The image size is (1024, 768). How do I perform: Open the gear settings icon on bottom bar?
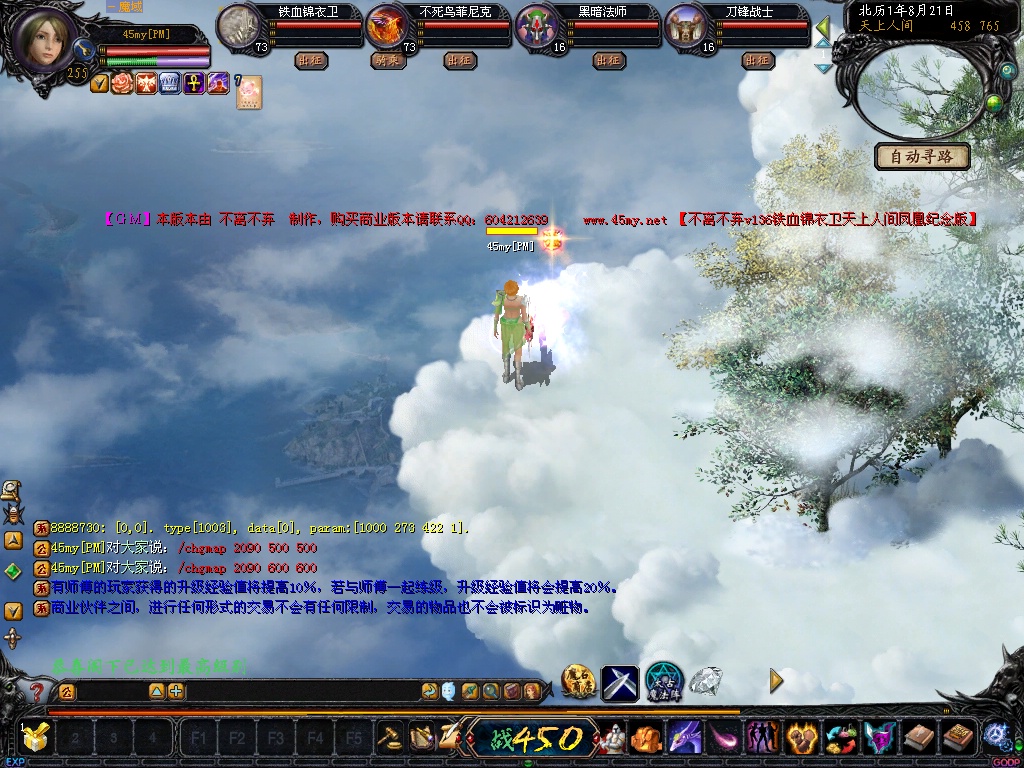tap(995, 735)
